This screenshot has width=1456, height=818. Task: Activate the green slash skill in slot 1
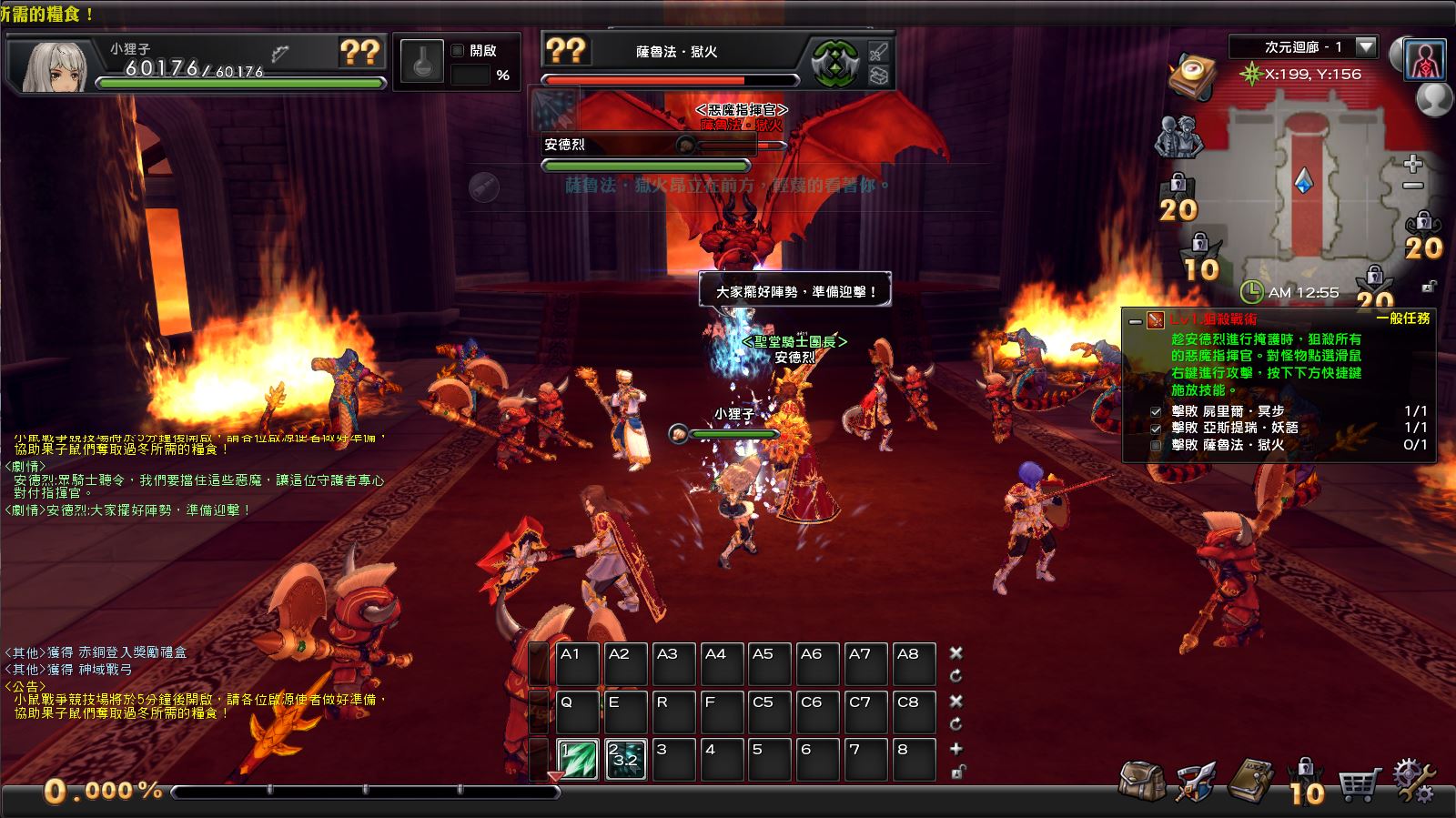[577, 760]
